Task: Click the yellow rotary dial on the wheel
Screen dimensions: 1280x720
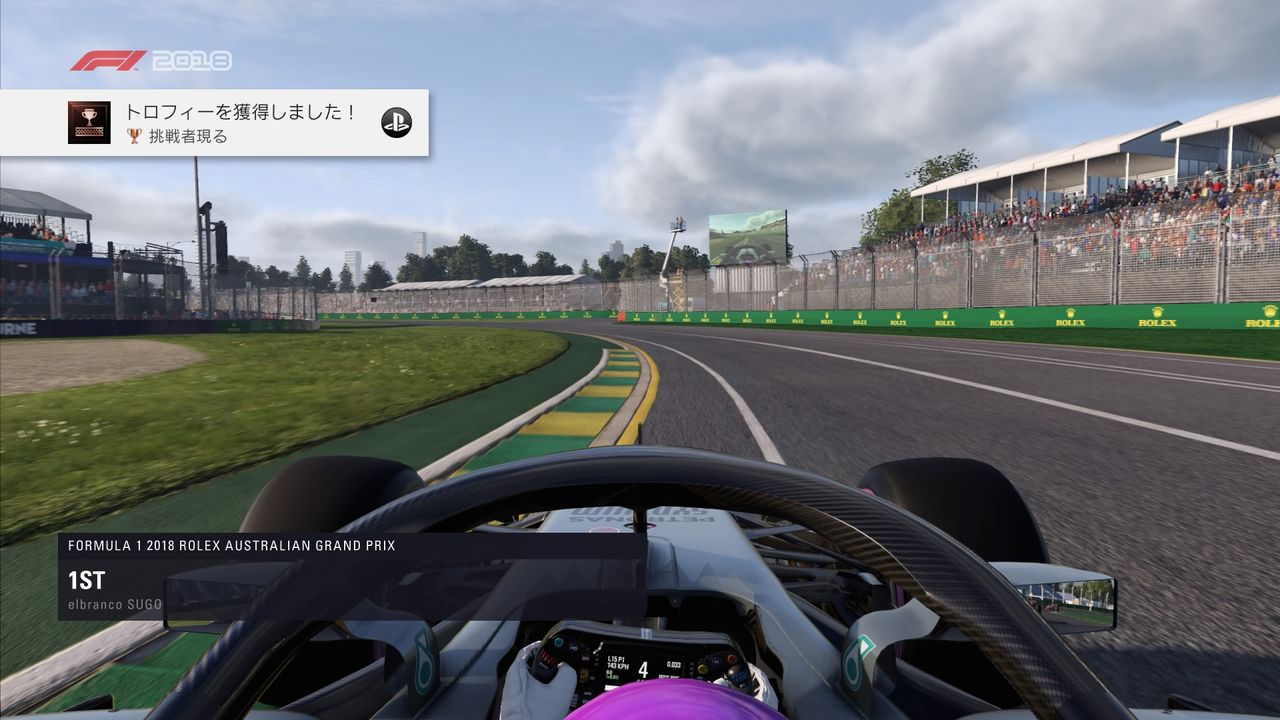Action: 701,668
